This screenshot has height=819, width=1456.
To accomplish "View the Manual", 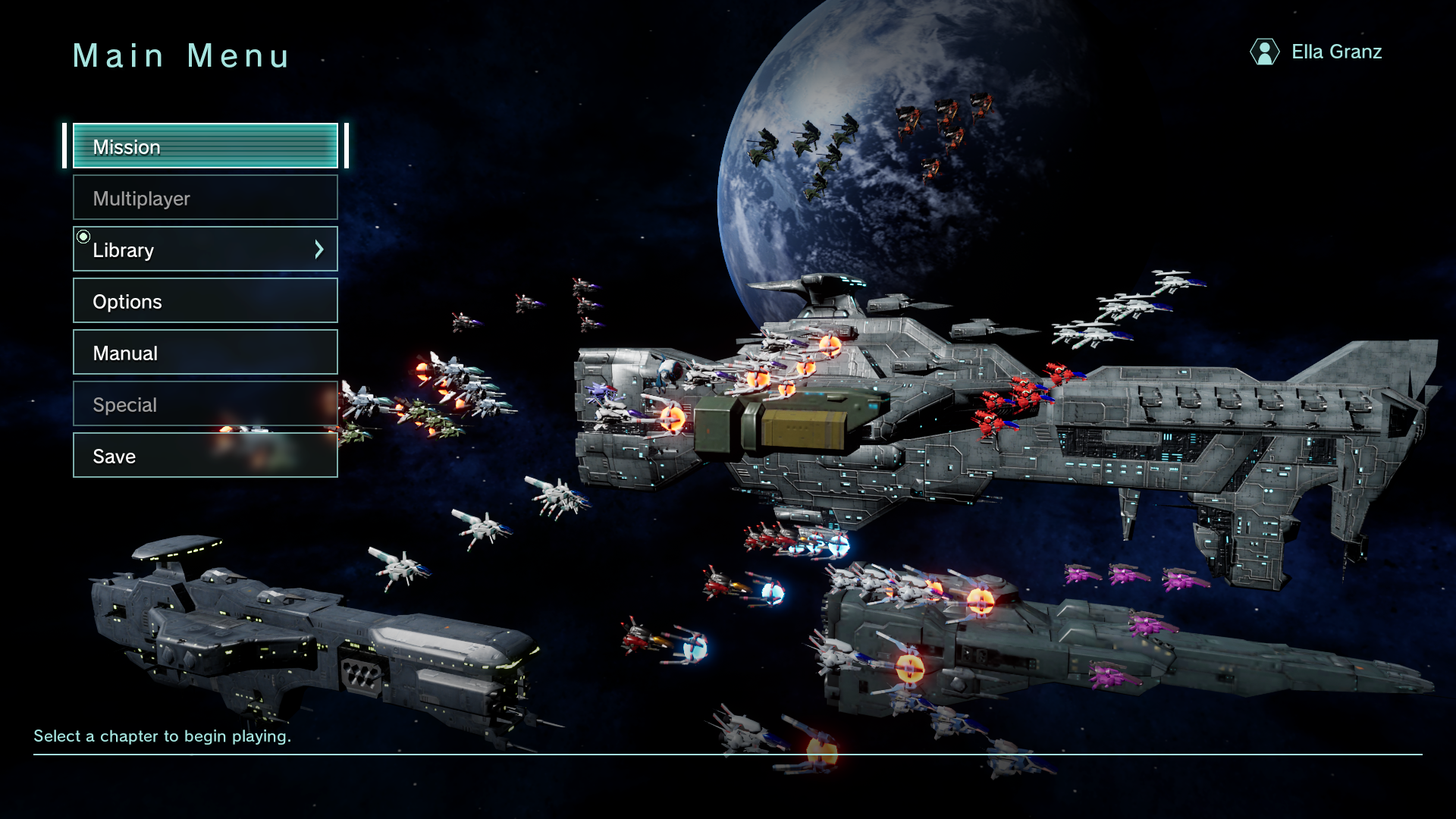I will (x=205, y=353).
